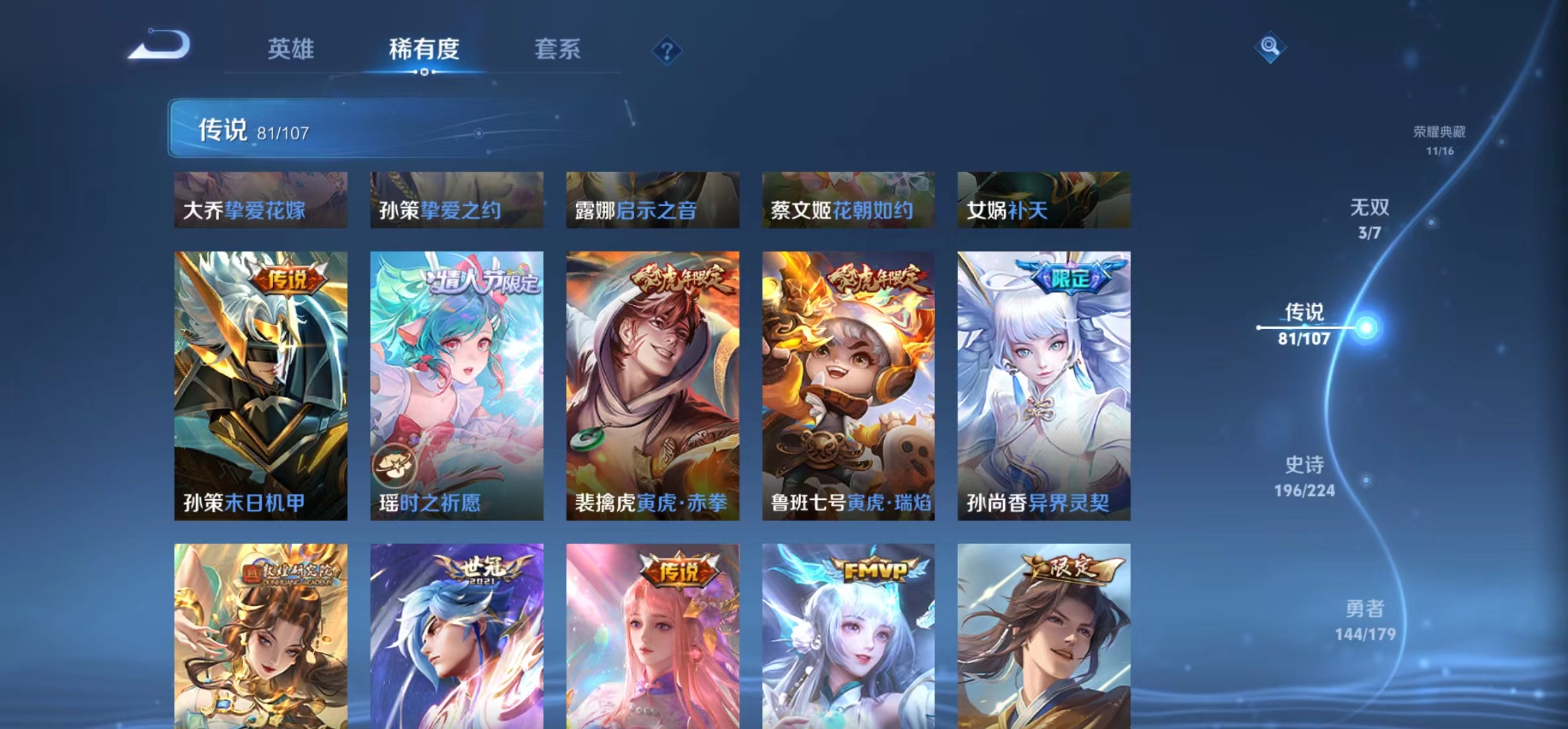Open the 女娲补天 skin entry
The height and width of the screenshot is (729, 1568).
[x=1043, y=200]
